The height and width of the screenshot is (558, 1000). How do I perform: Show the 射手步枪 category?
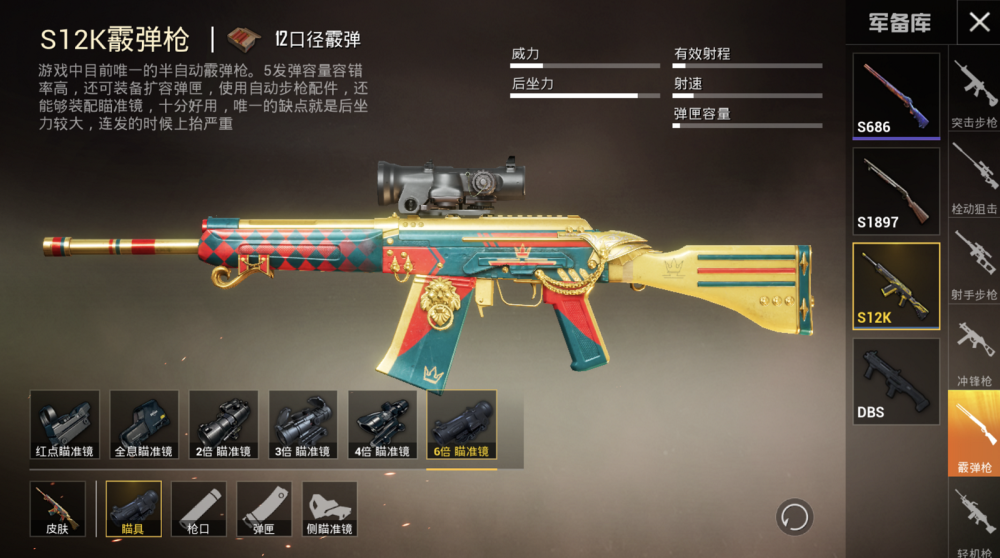pyautogui.click(x=974, y=264)
